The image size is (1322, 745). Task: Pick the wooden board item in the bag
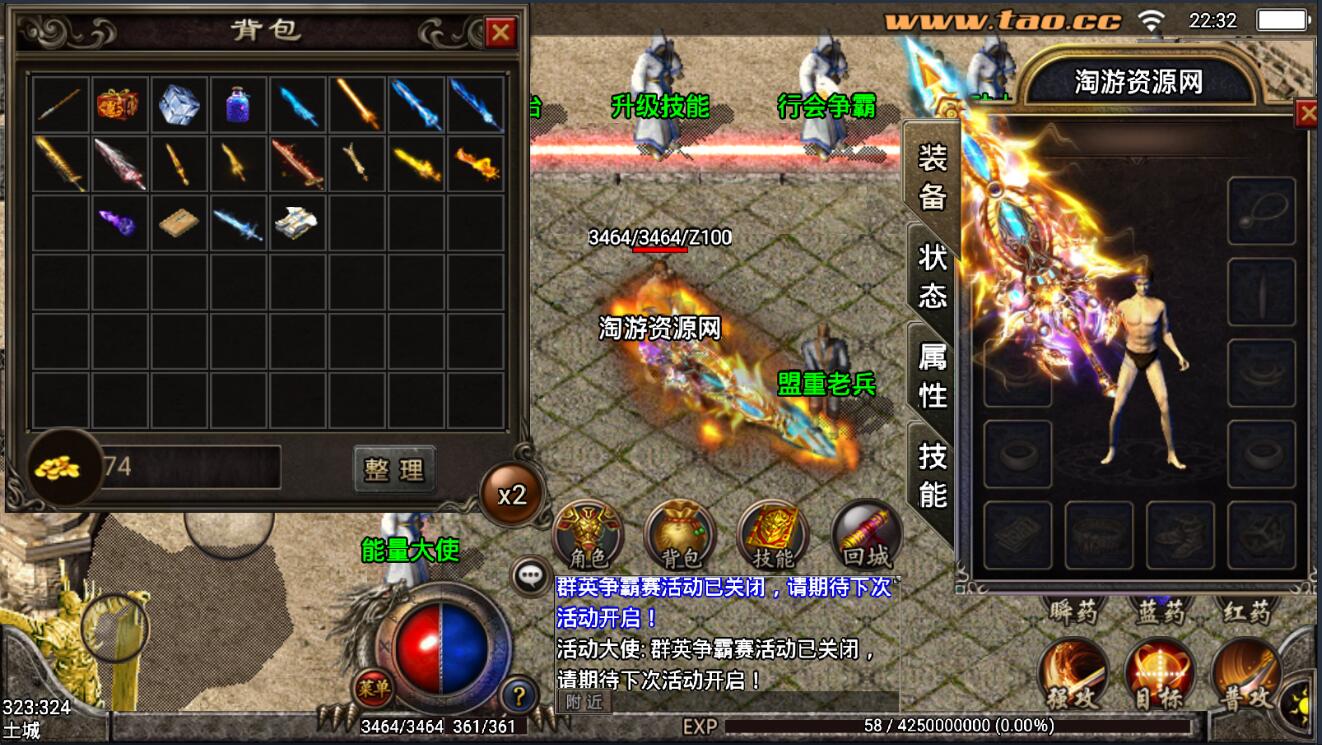coord(178,222)
